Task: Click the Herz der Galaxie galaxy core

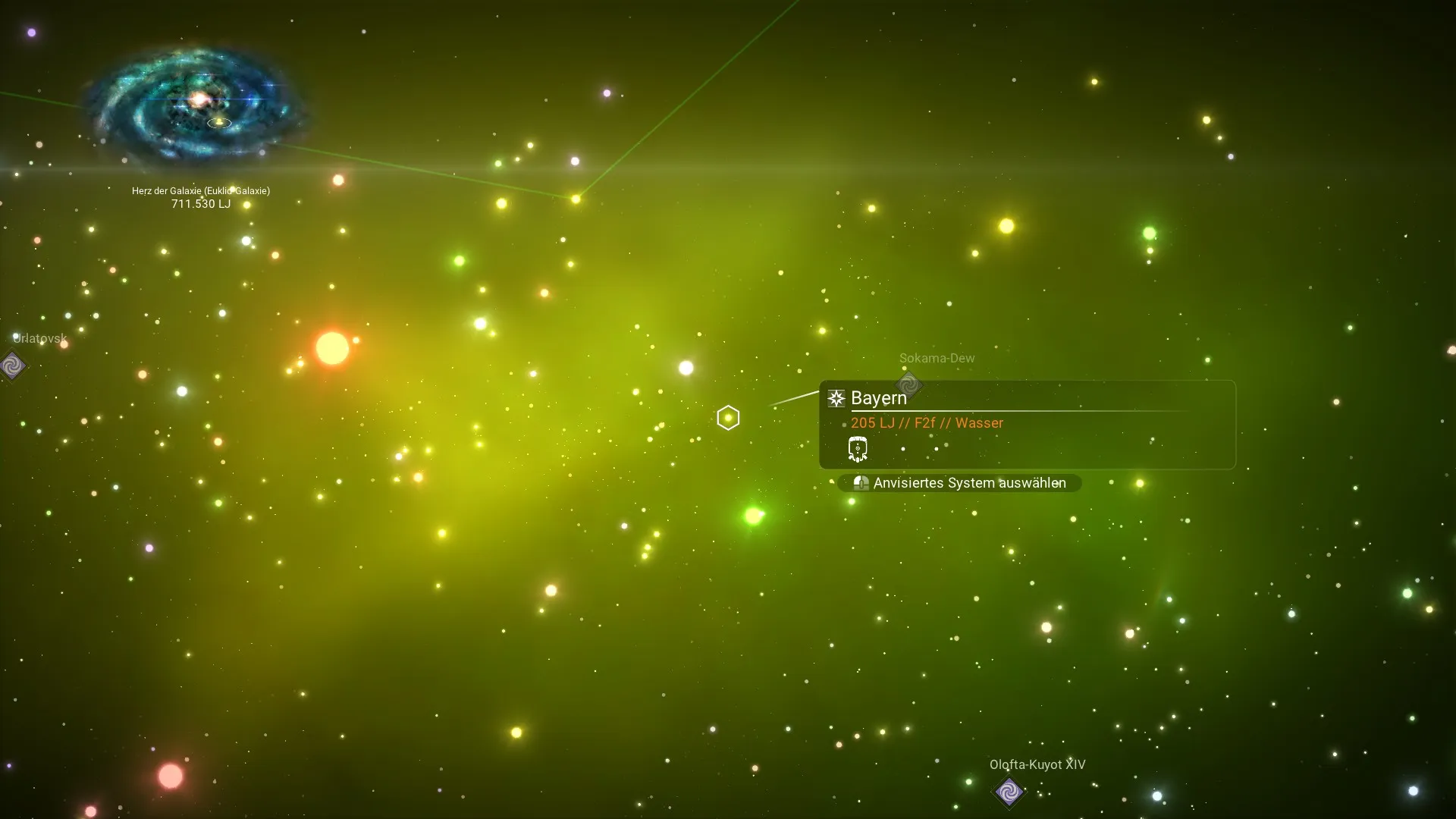Action: [199, 99]
